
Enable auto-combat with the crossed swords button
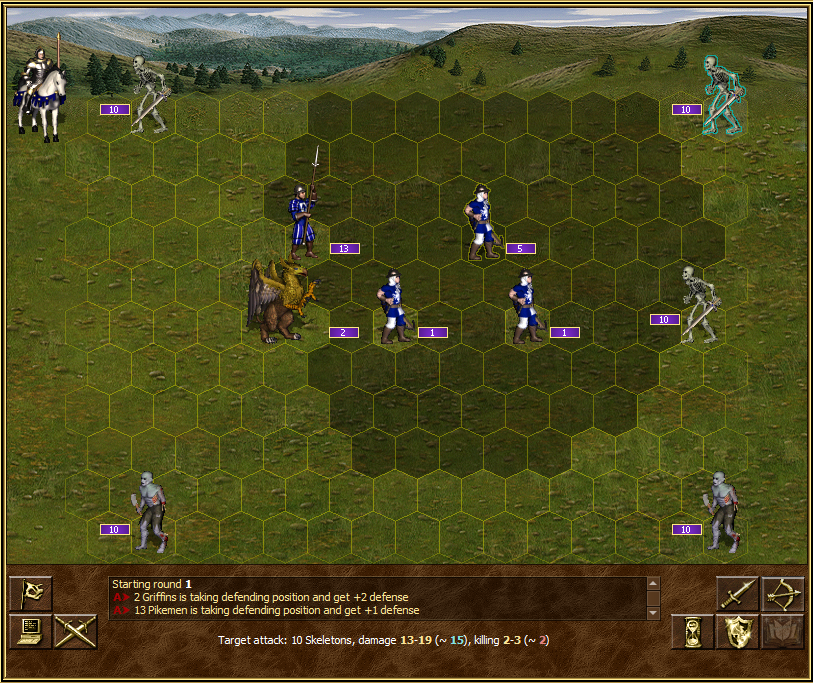click(74, 632)
